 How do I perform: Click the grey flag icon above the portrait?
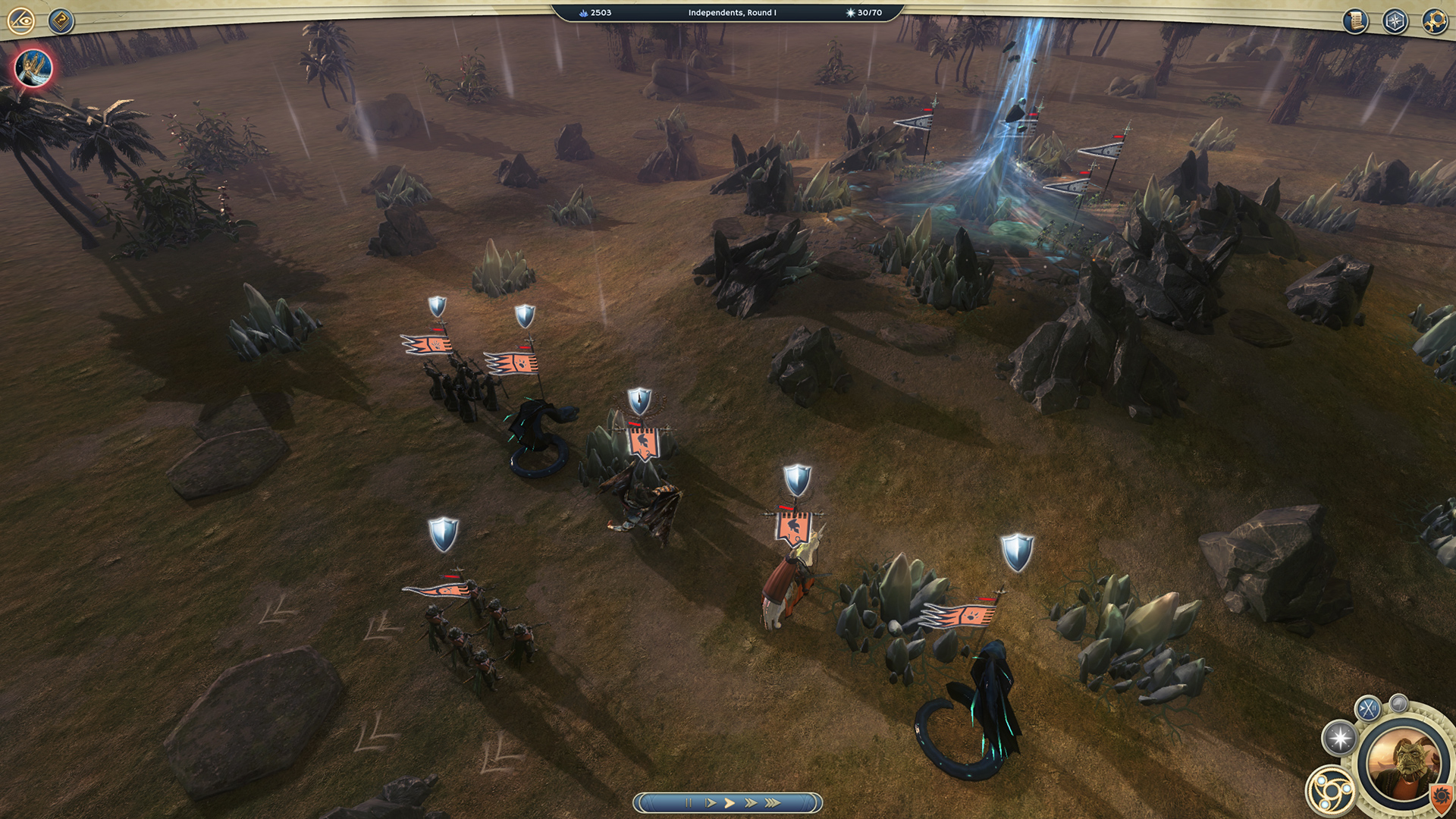[x=1398, y=704]
